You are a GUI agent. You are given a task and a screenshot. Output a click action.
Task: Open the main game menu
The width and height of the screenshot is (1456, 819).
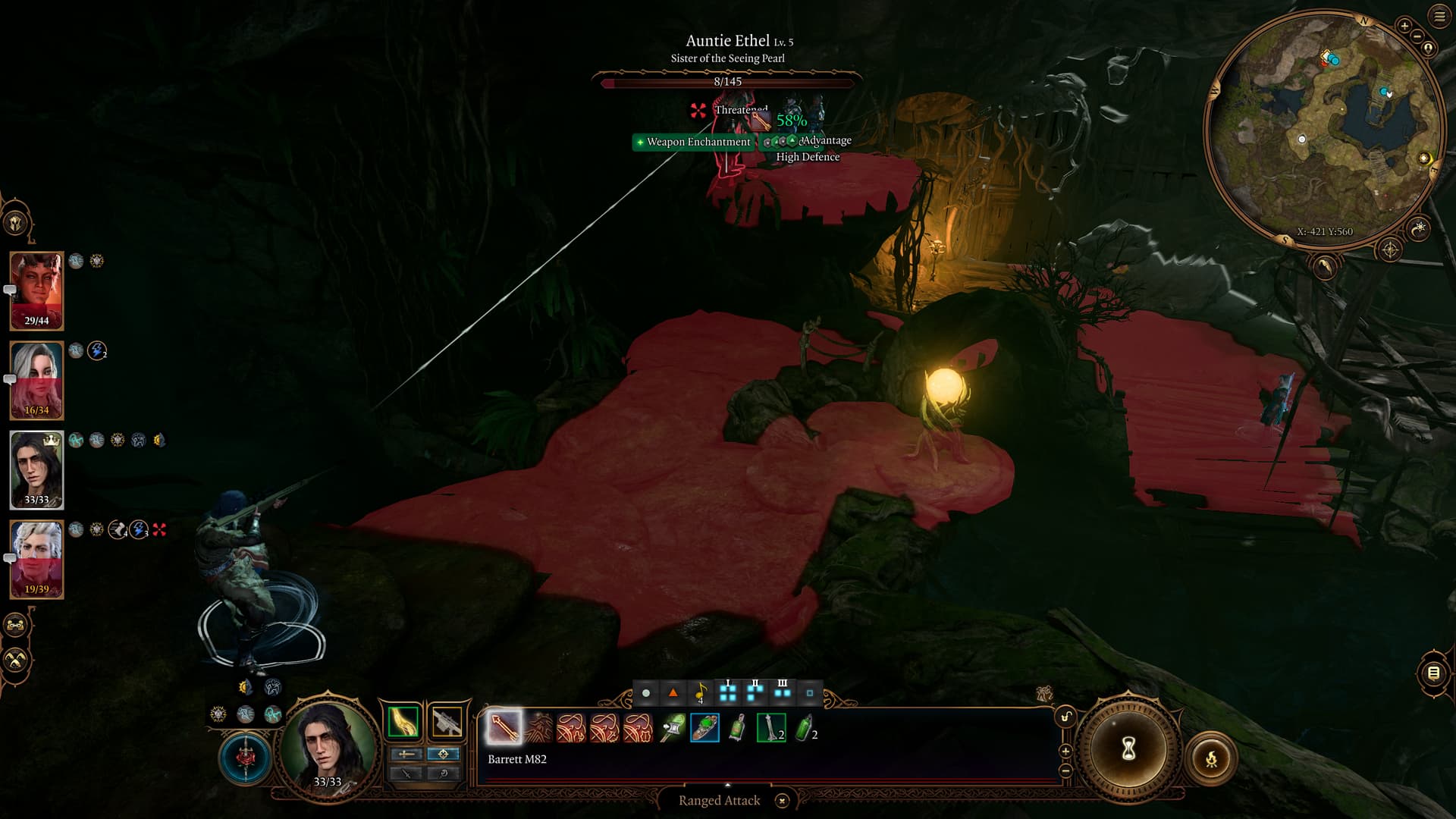pos(1439,17)
